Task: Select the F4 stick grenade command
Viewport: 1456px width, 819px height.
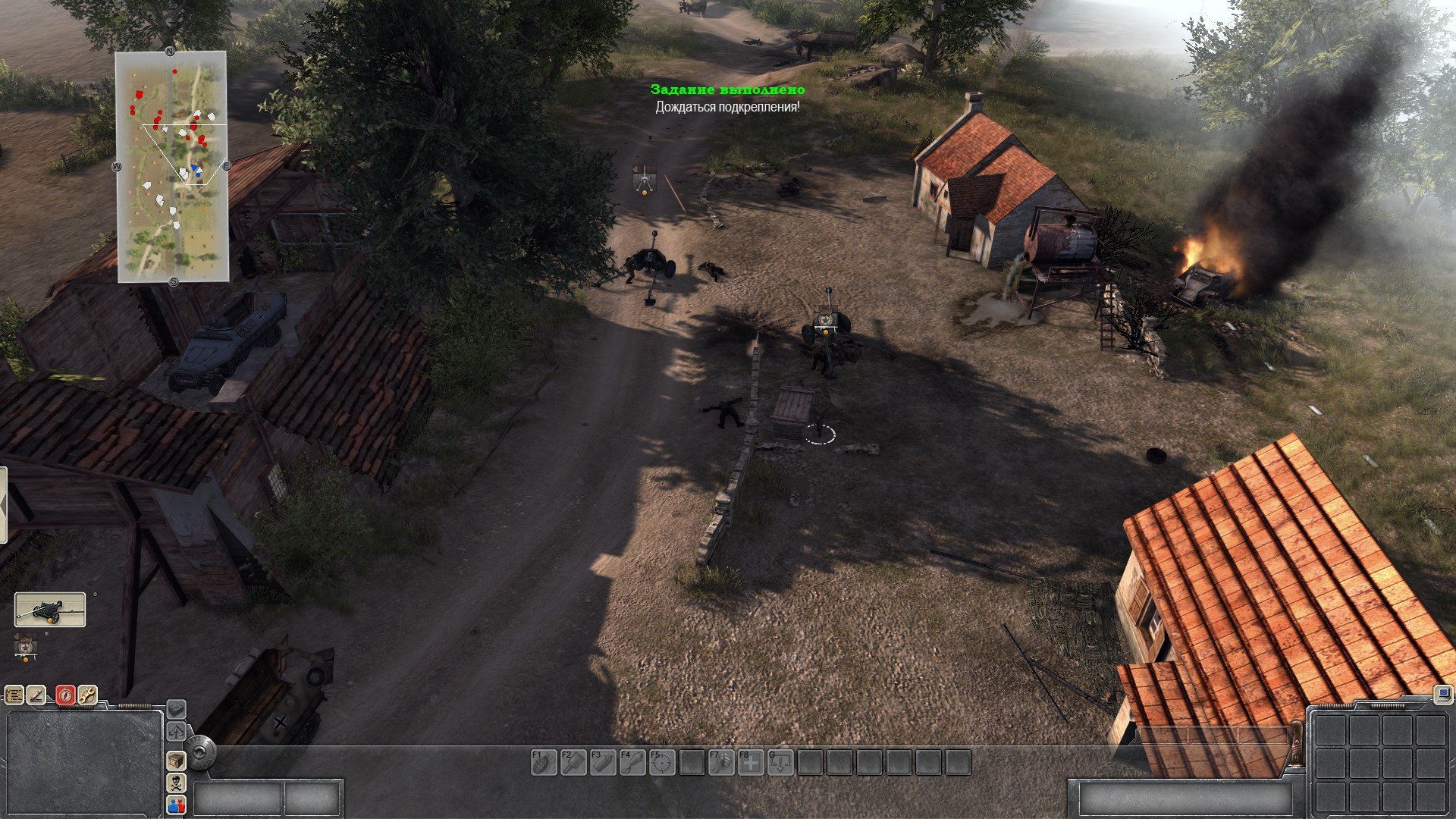Action: [x=632, y=762]
